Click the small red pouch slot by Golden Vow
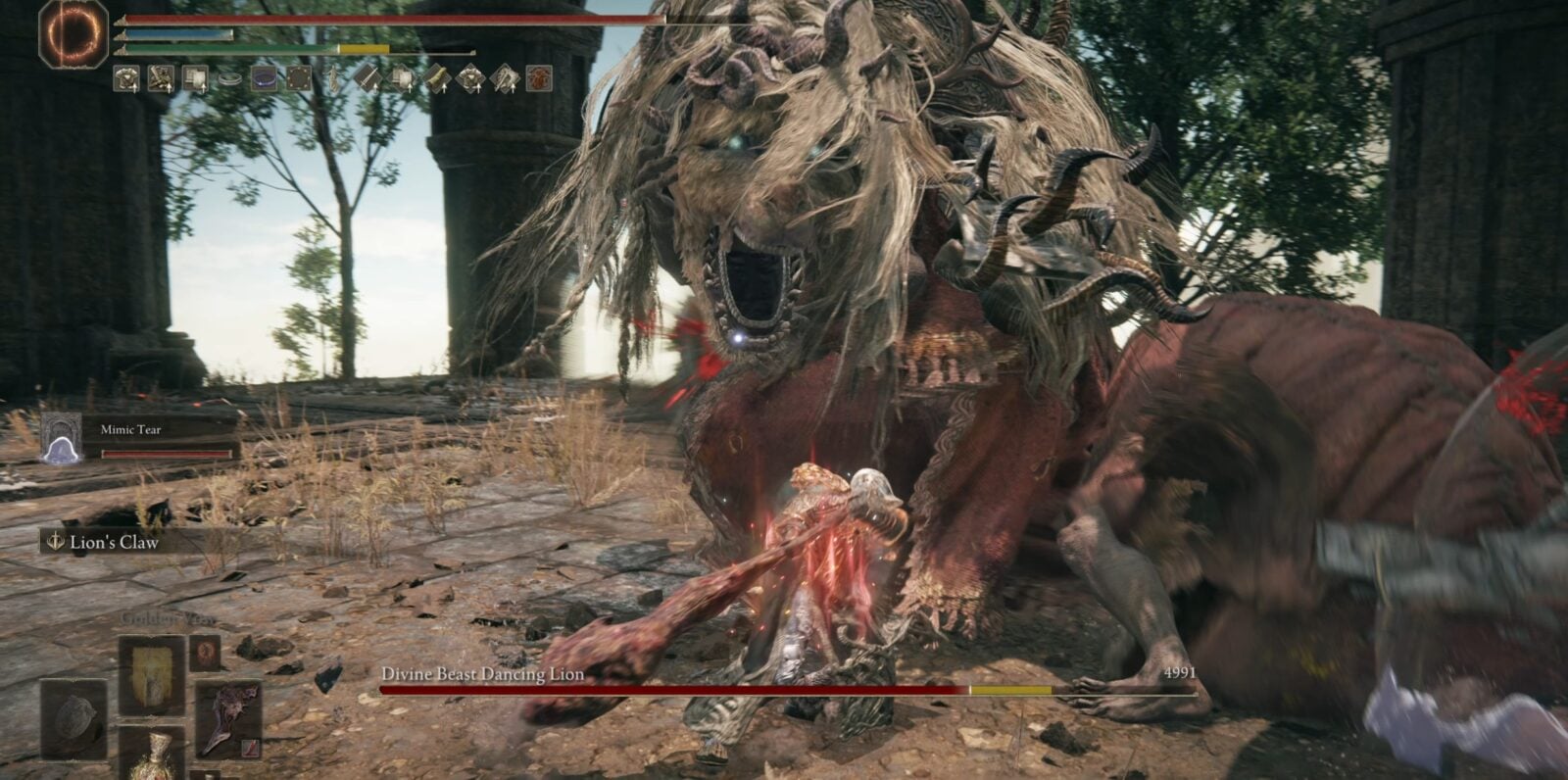Screen dimensions: 1568x780 click(204, 652)
